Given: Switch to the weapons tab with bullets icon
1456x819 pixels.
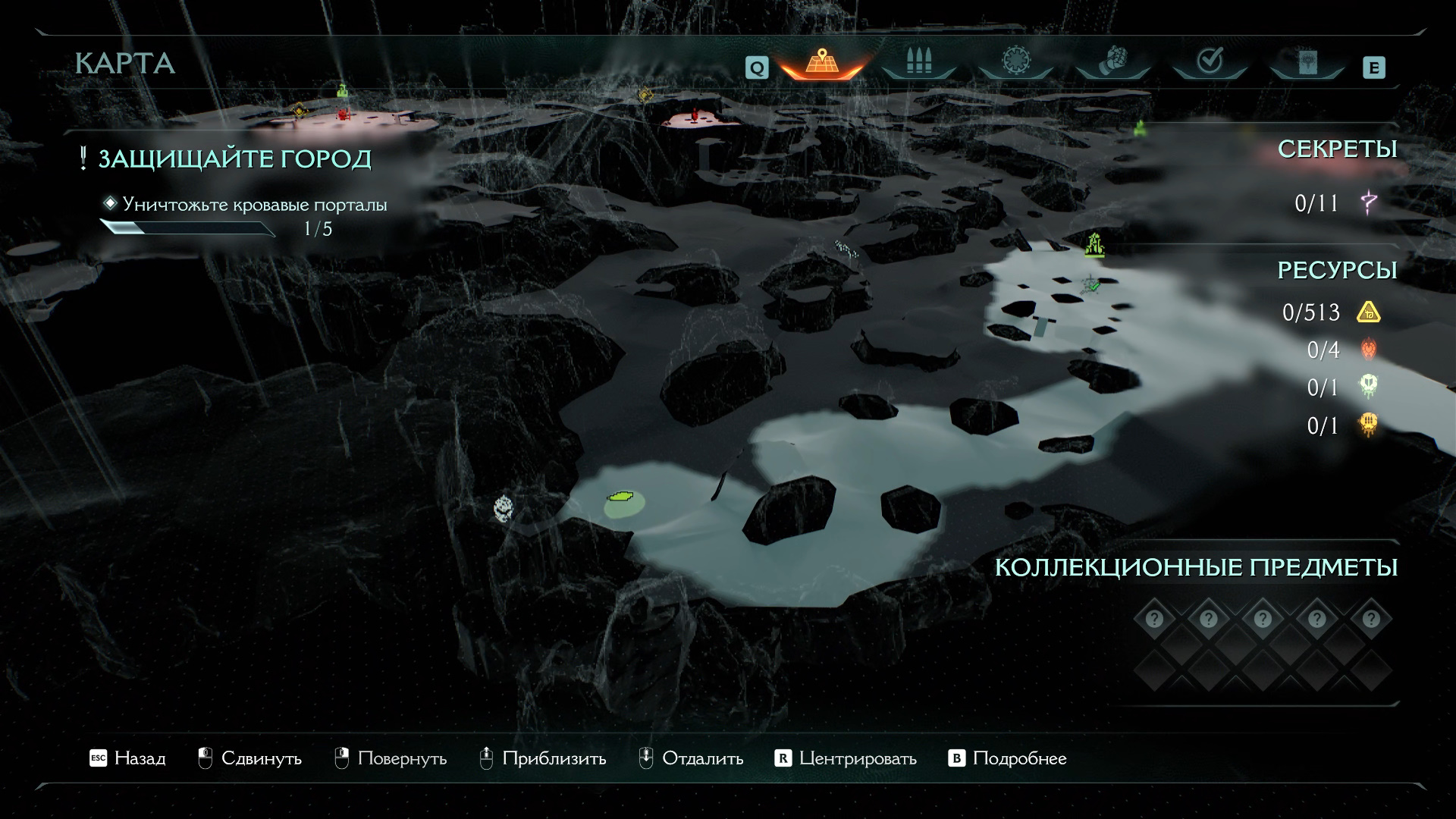Looking at the screenshot, I should pos(918,62).
